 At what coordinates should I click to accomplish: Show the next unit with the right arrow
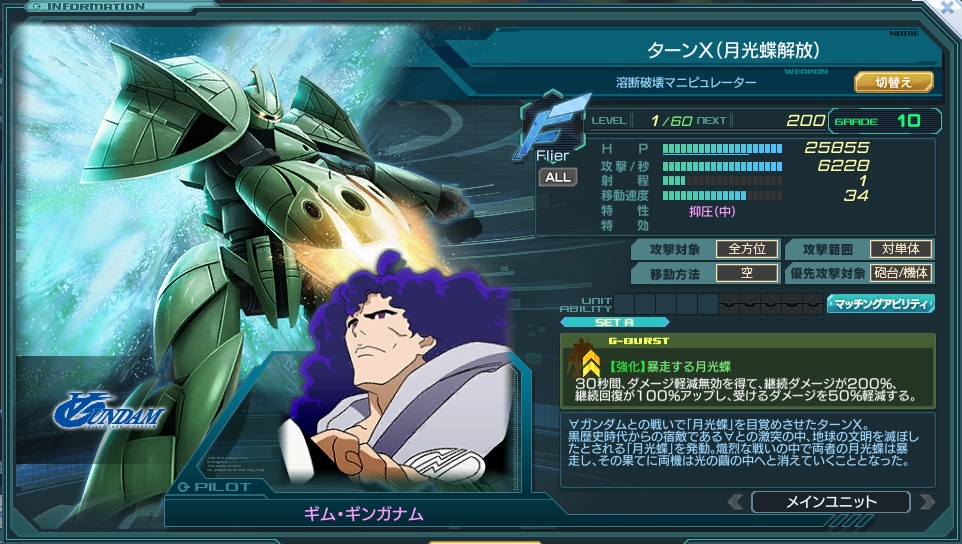point(926,502)
